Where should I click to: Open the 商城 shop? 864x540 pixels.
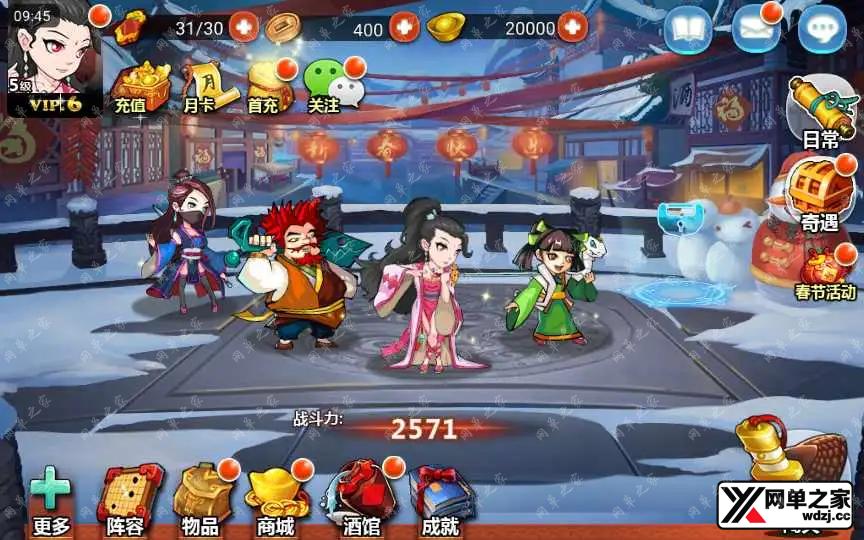tap(277, 500)
